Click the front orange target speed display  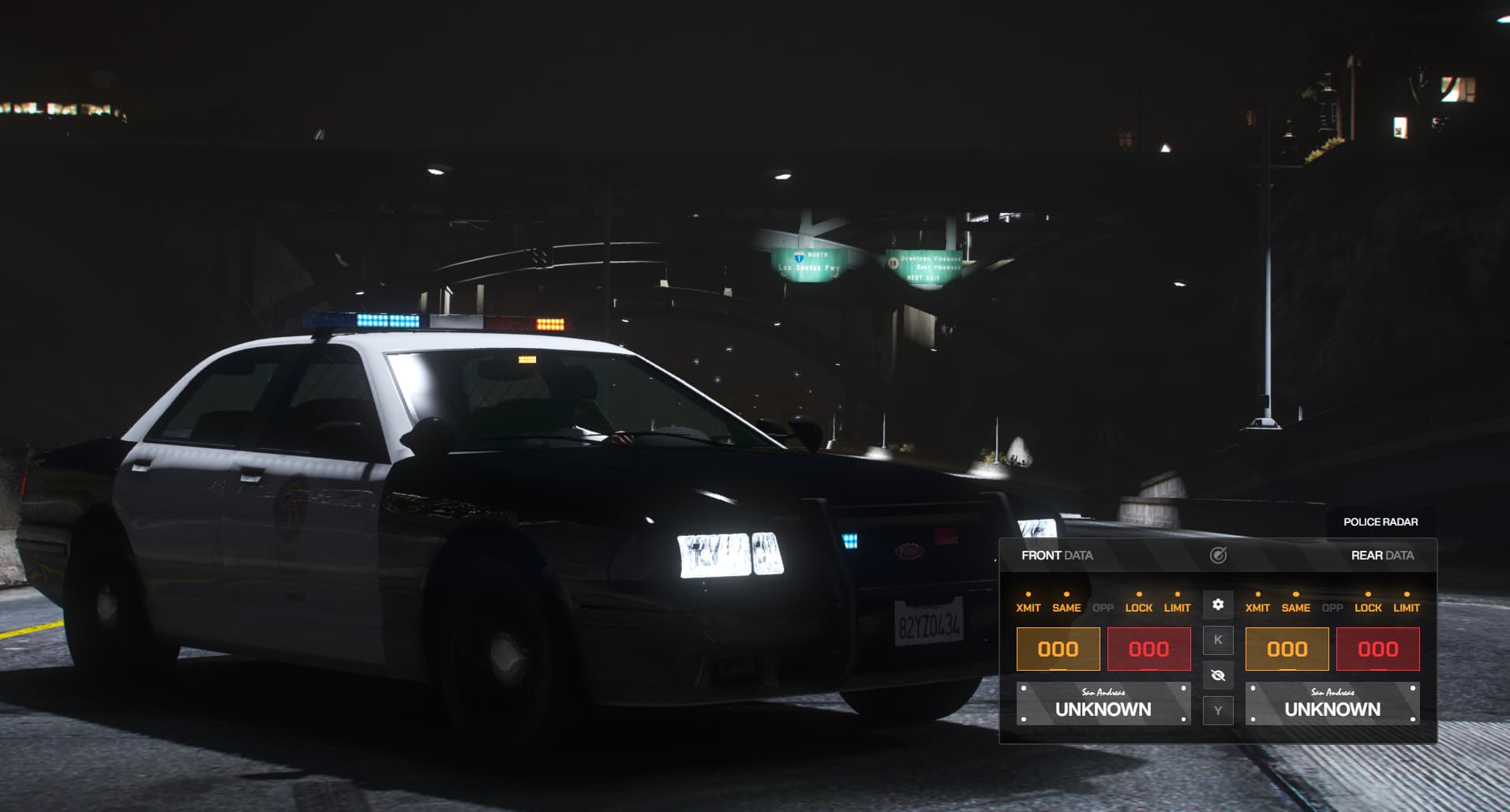click(x=1058, y=649)
